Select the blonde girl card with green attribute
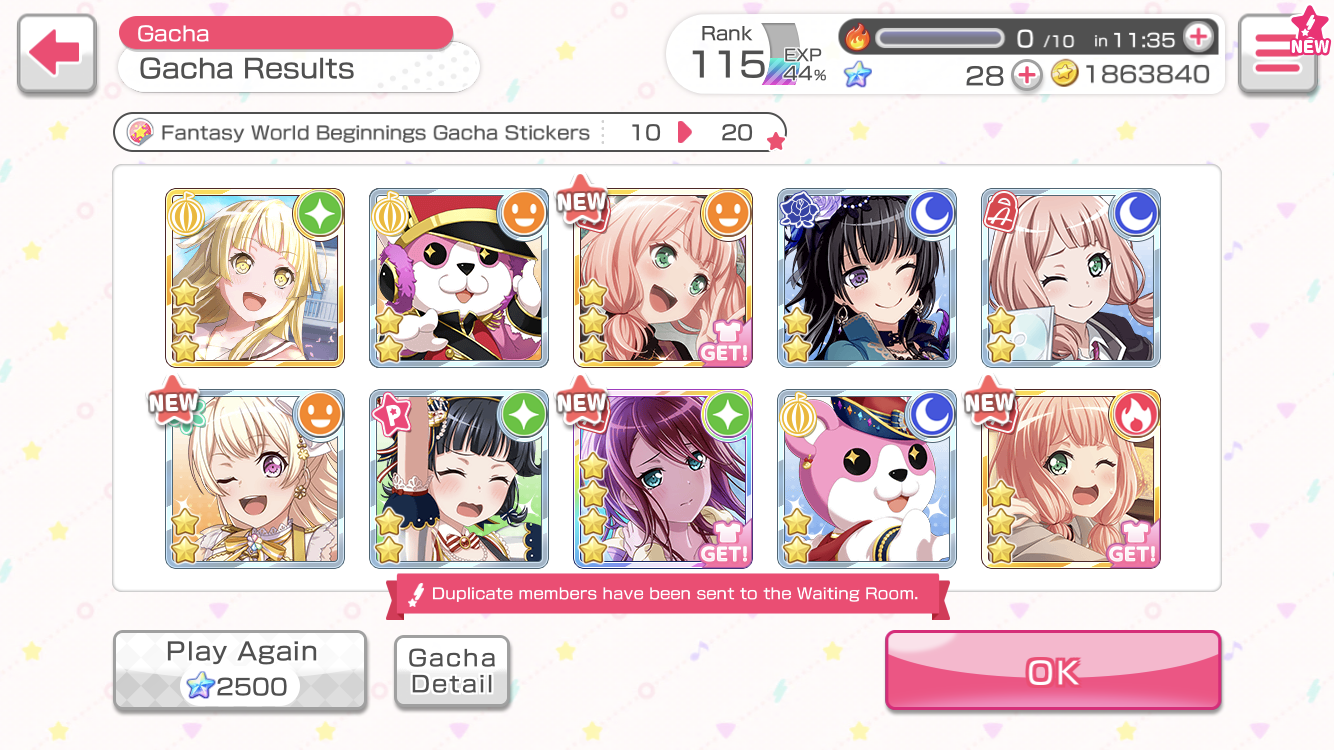 [x=255, y=278]
